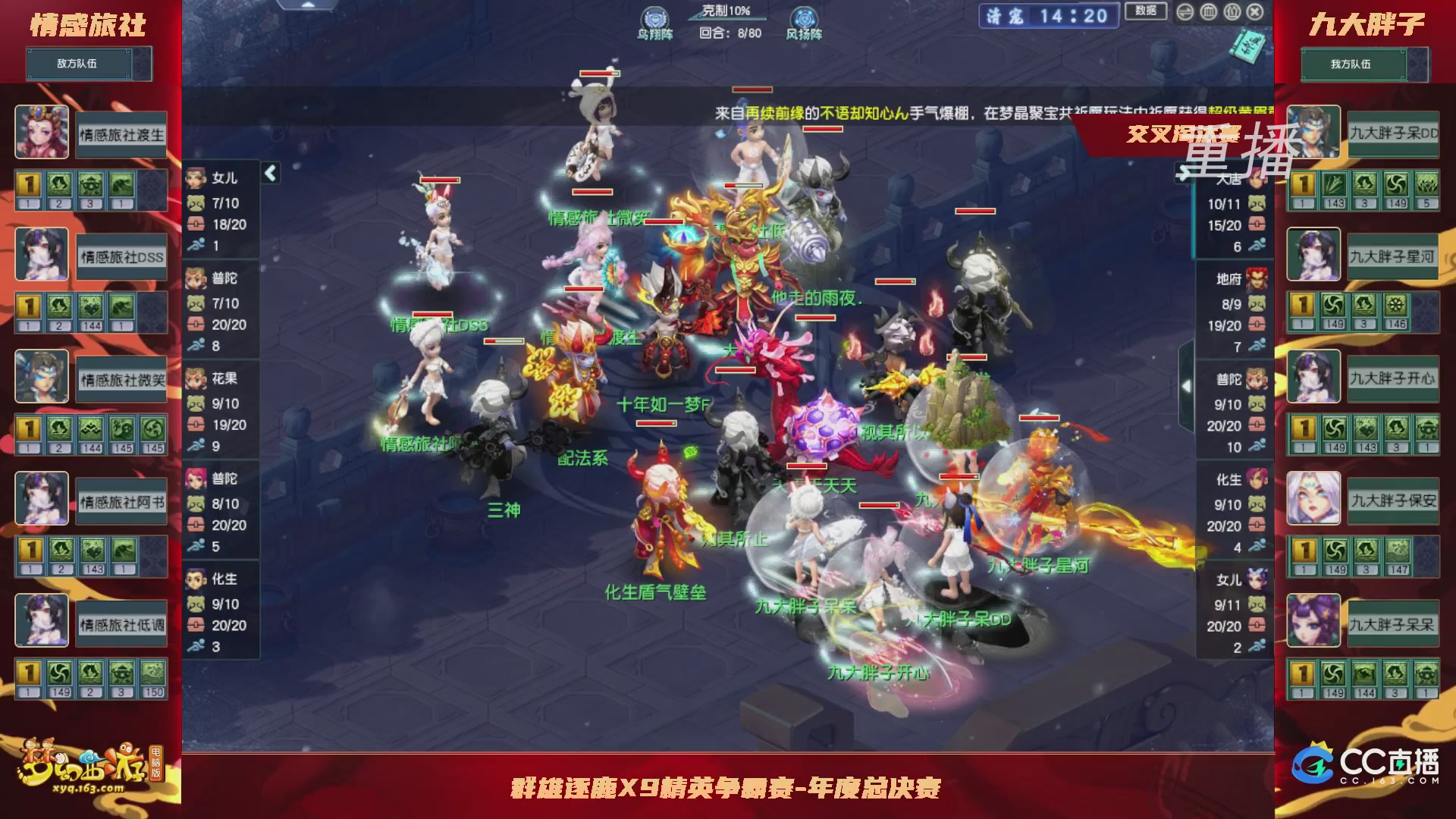Open the teal spellbook icon below the toolbar

point(1250,48)
